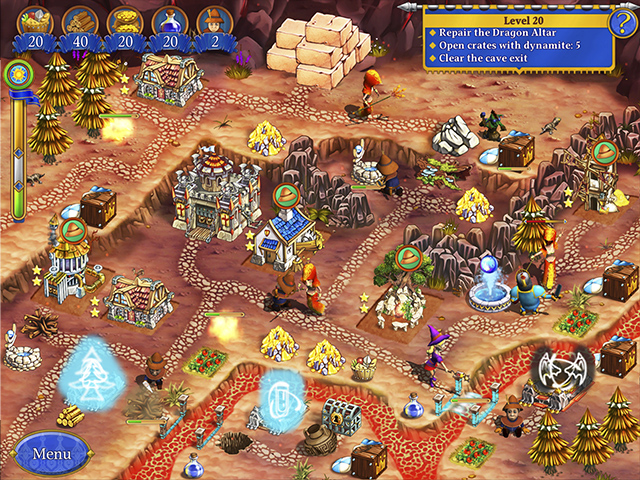640x480 pixels.
Task: Click the question mark help button
Action: [x=622, y=23]
